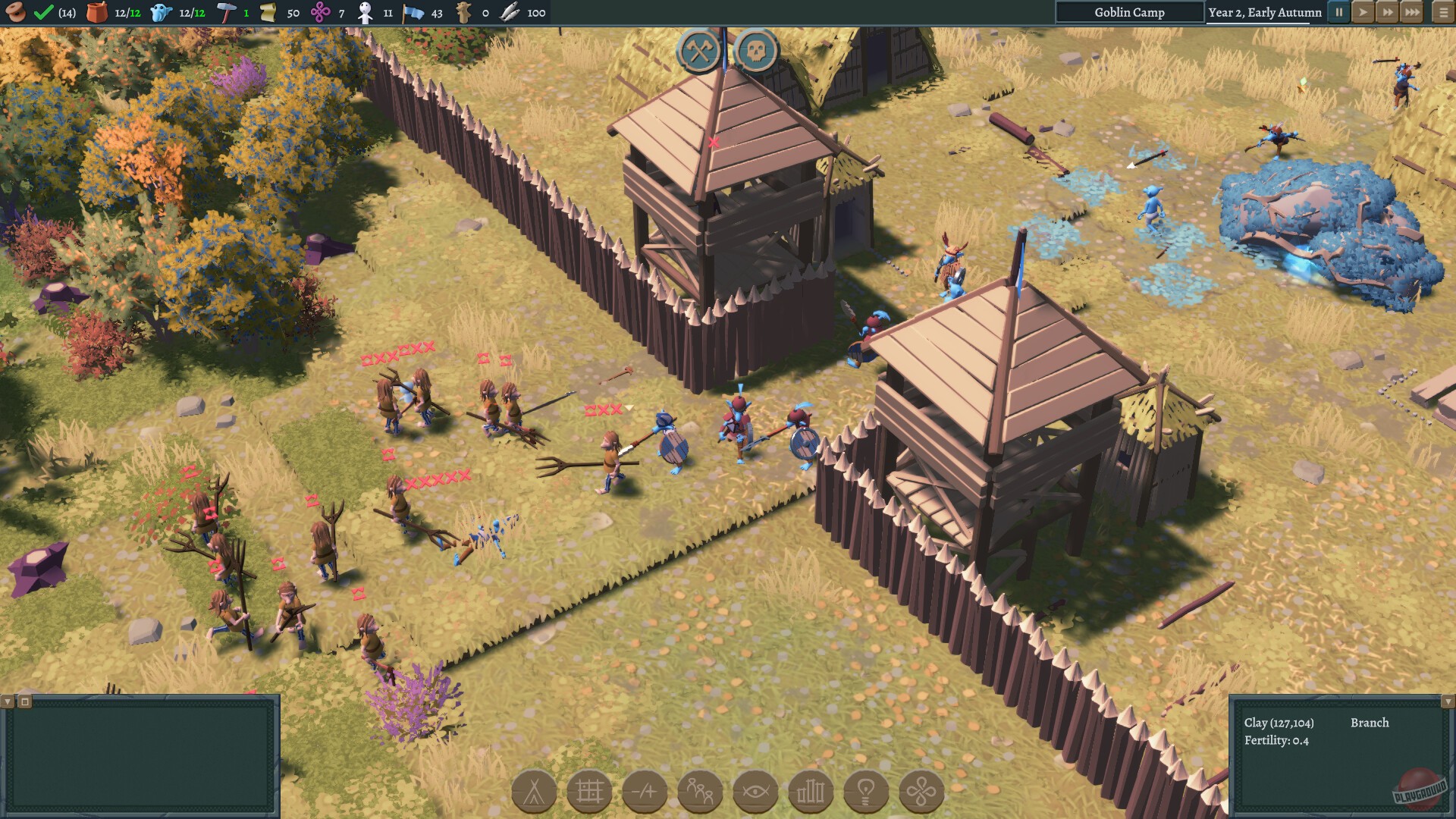Image resolution: width=1456 pixels, height=819 pixels.
Task: Click the green checkmark task counter showing 14
Action: tap(45, 12)
